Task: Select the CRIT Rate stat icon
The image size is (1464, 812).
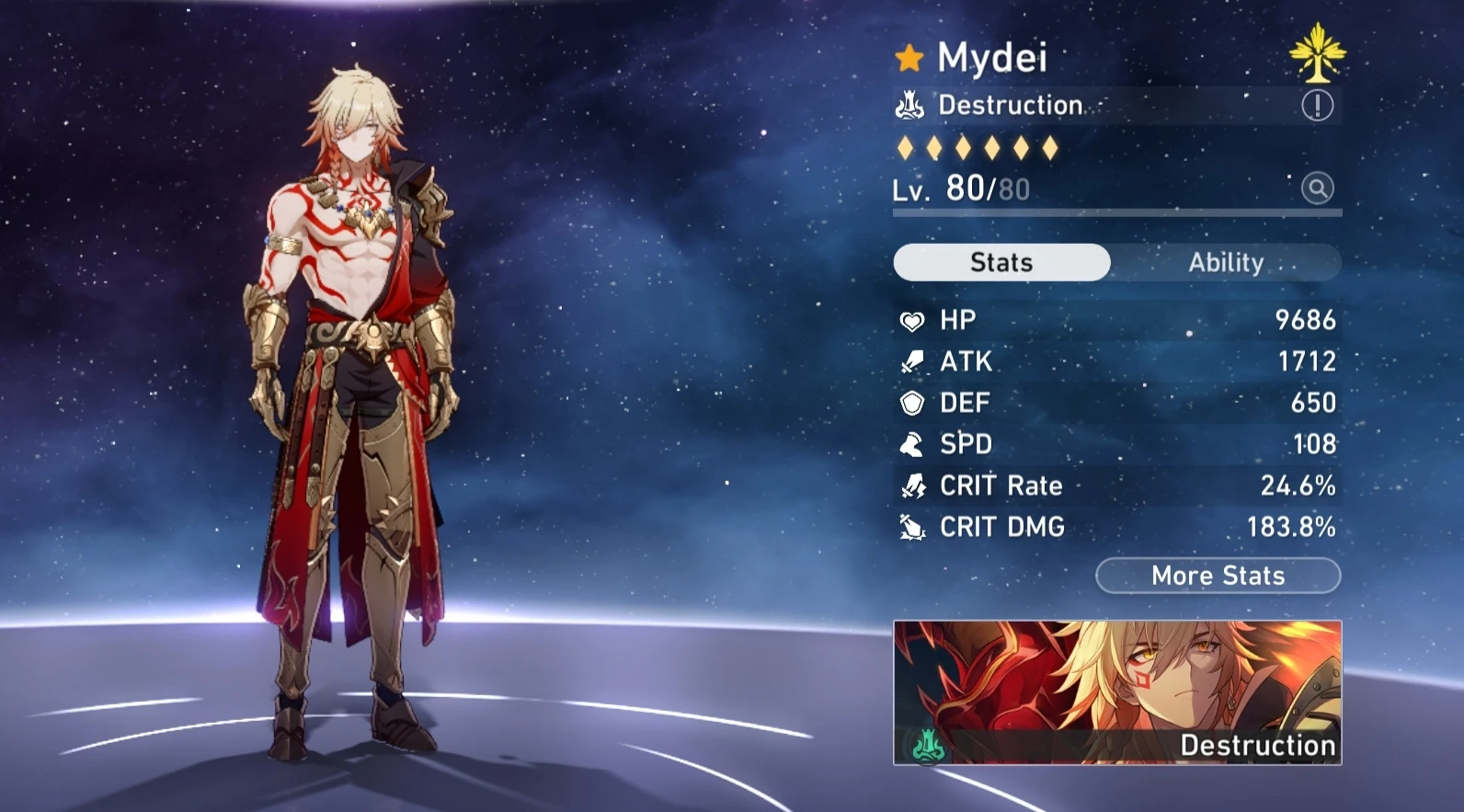Action: 910,486
